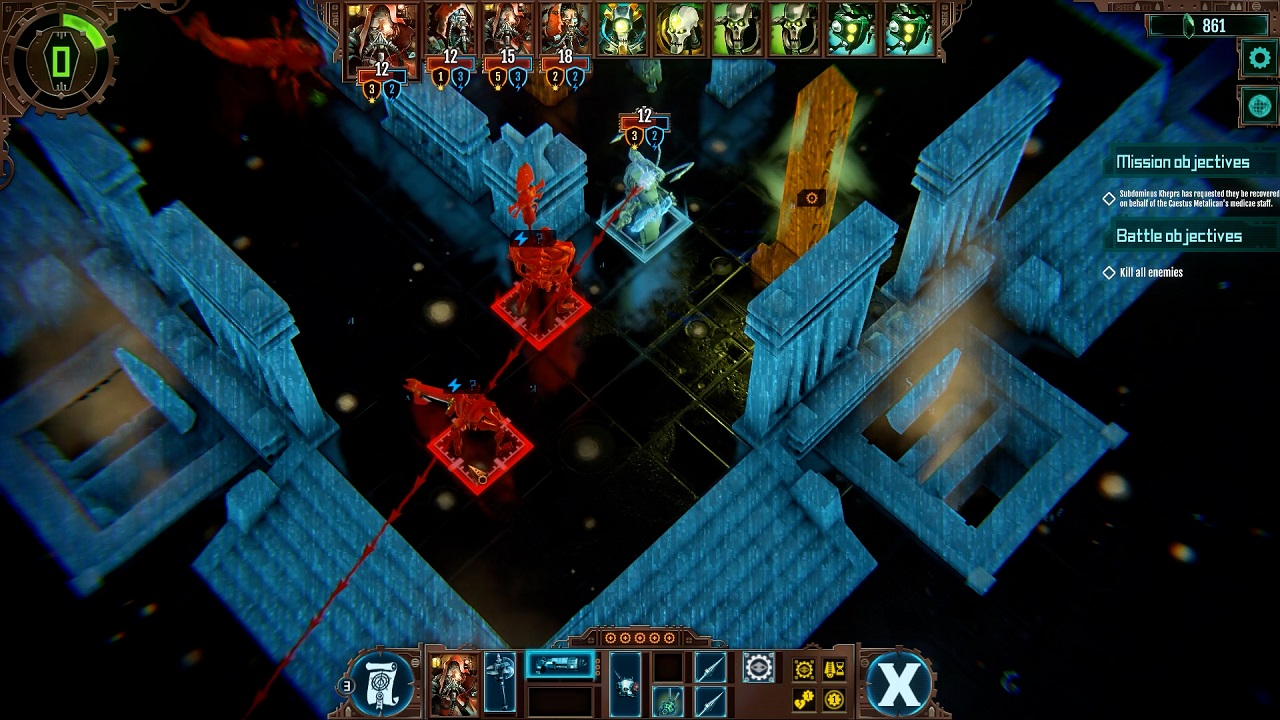
Task: Activate the servo-skull item slot
Action: point(625,682)
